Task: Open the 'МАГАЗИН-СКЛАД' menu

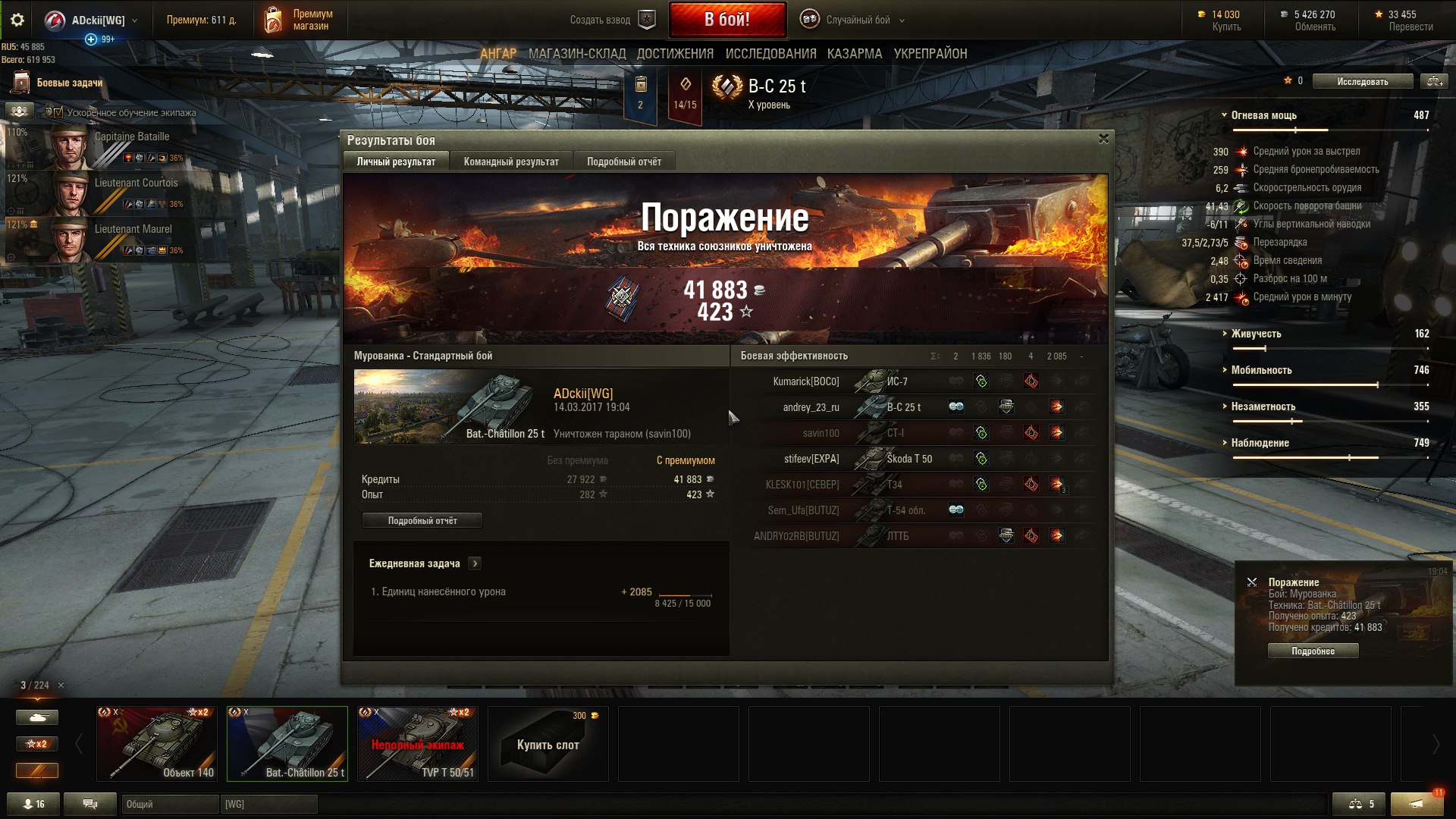Action: [x=577, y=54]
